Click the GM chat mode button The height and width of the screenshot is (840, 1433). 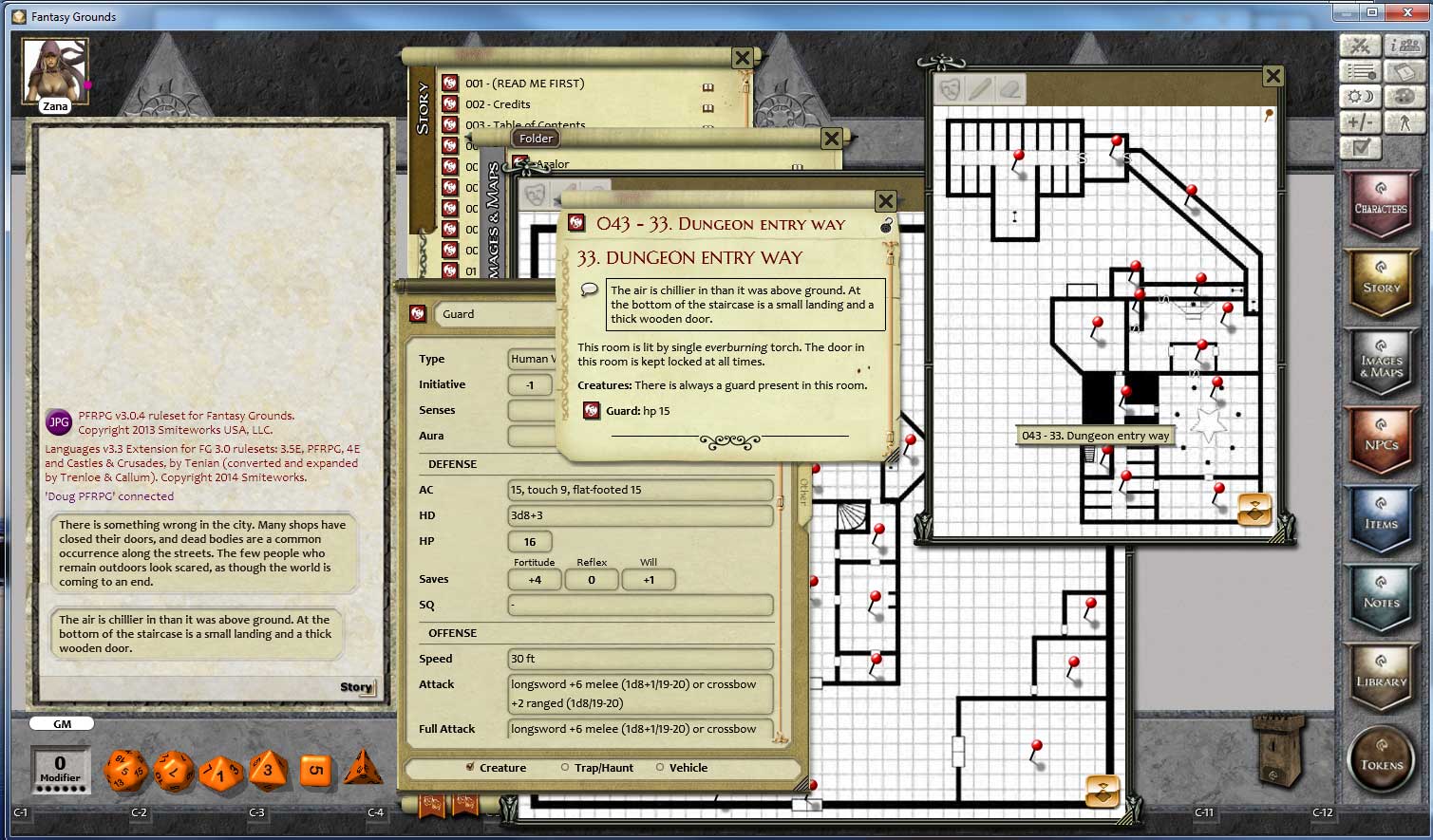pyautogui.click(x=61, y=722)
